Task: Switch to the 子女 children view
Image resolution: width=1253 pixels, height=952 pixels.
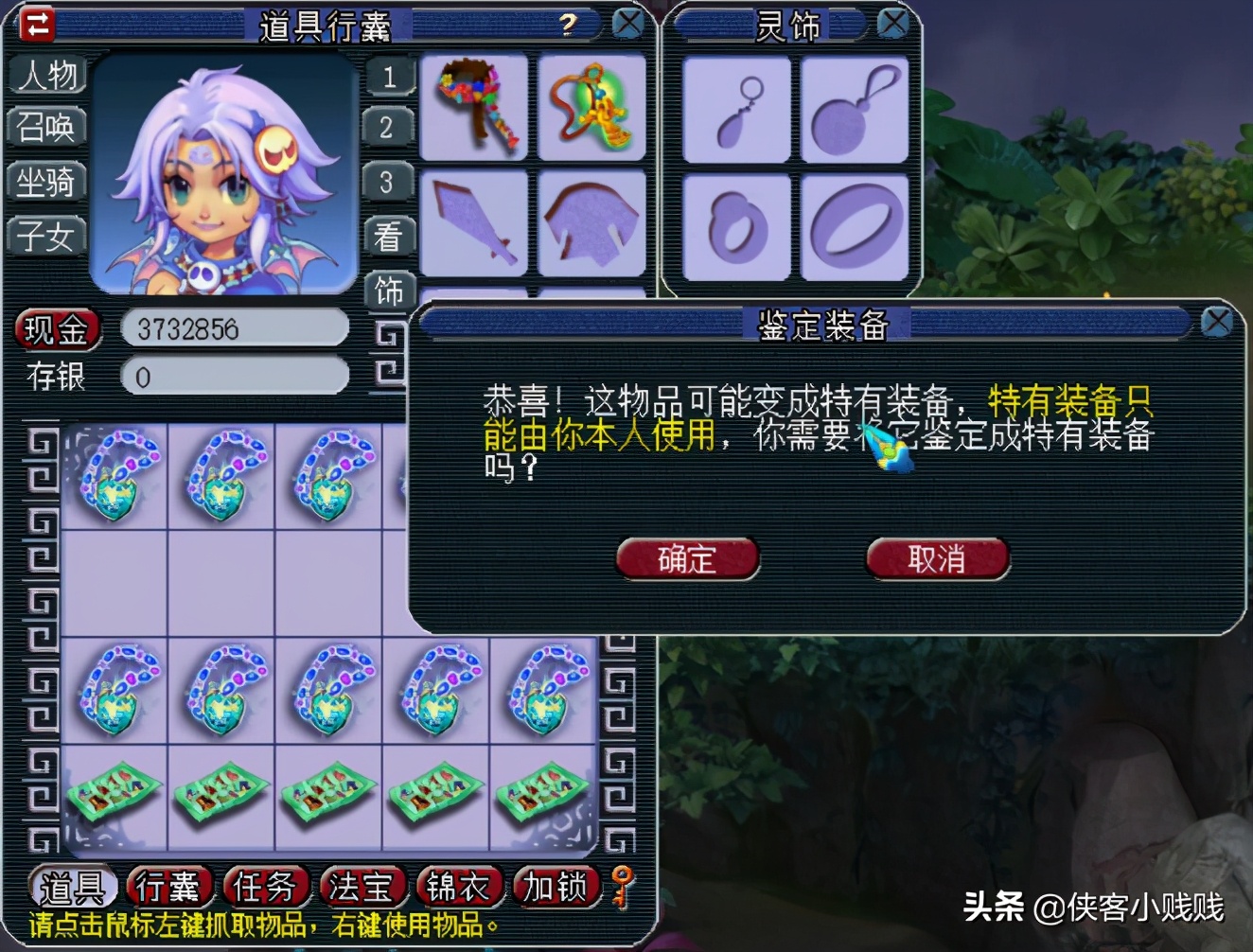Action: 47,236
